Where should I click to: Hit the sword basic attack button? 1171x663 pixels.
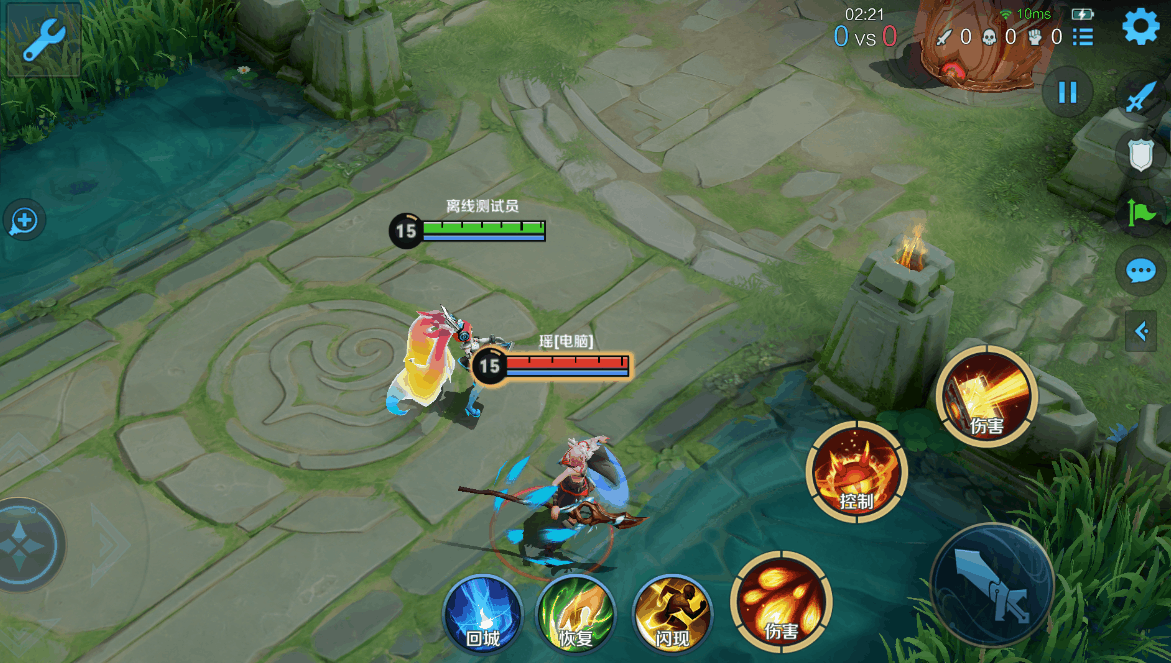point(993,584)
